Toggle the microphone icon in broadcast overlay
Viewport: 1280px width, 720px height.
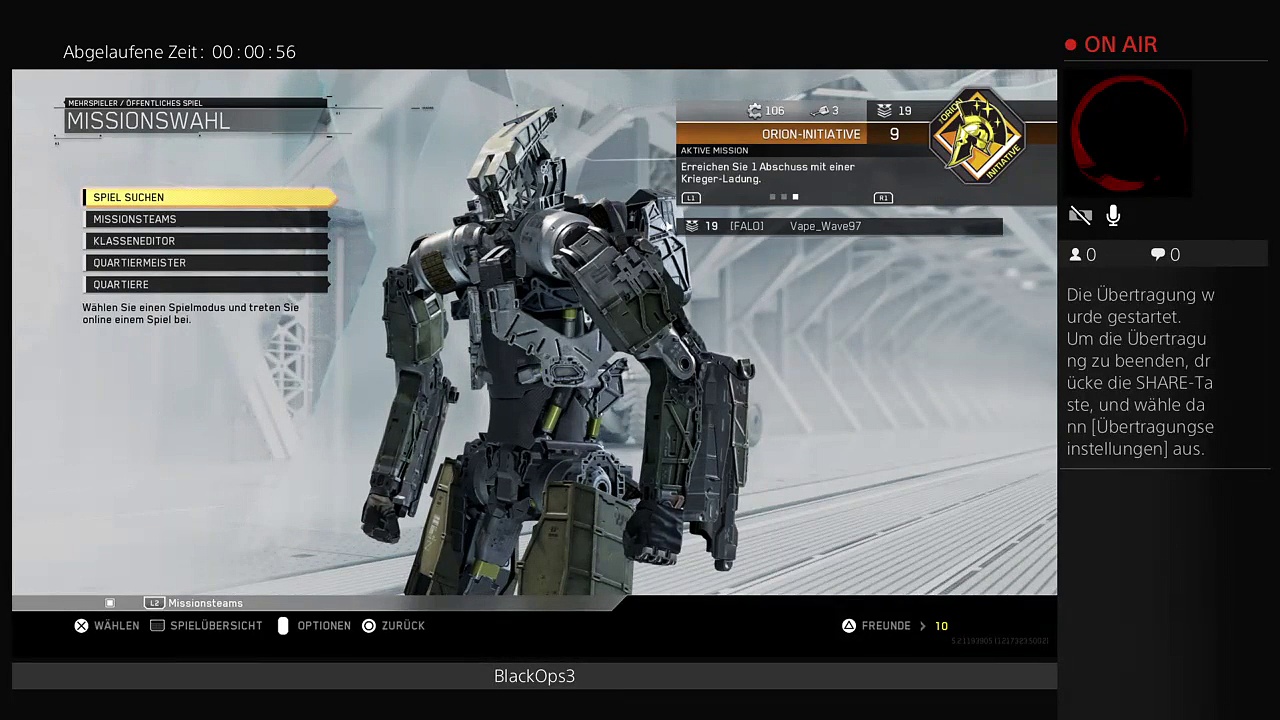click(1113, 215)
